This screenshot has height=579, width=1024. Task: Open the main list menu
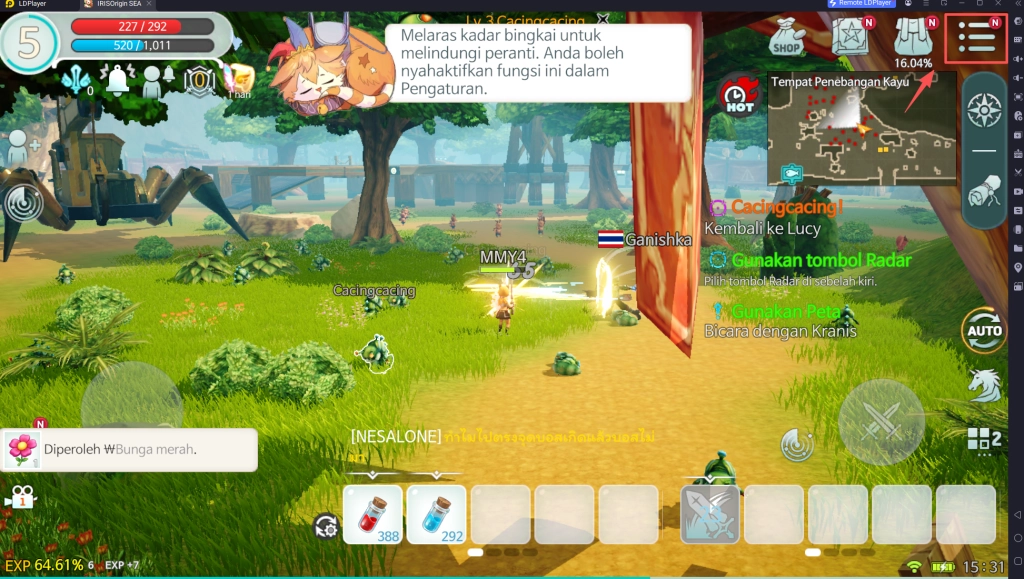[x=976, y=37]
